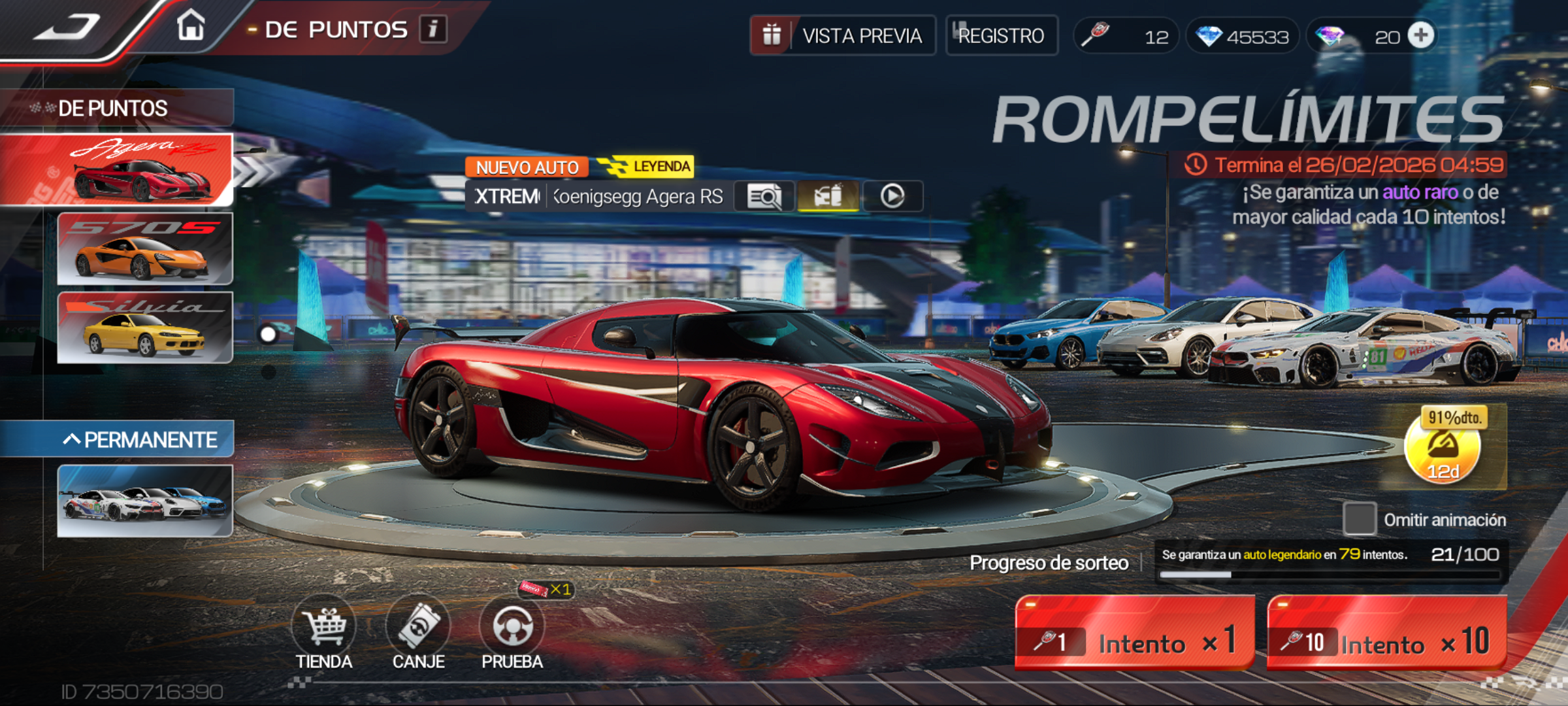Open the Registro draw history
Viewport: 1568px width, 706px height.
[x=1002, y=35]
